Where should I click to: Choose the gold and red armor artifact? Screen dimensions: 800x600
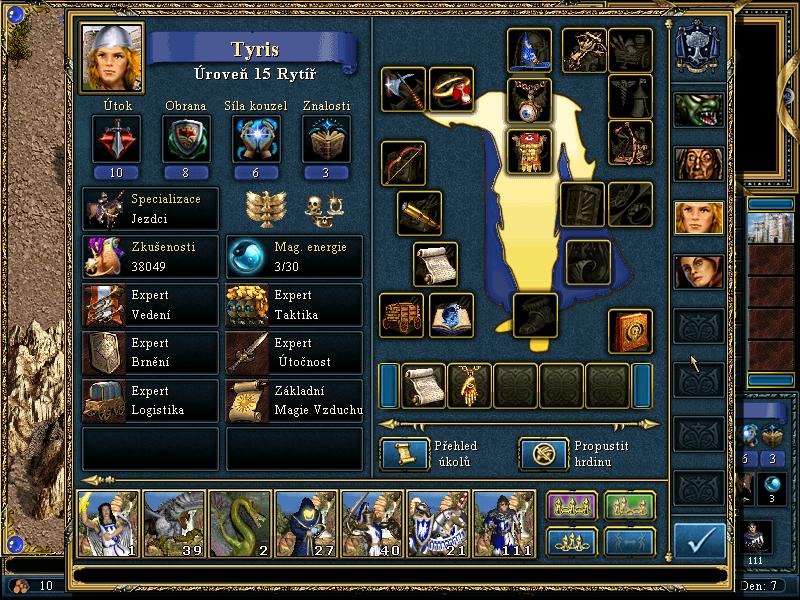[x=529, y=150]
